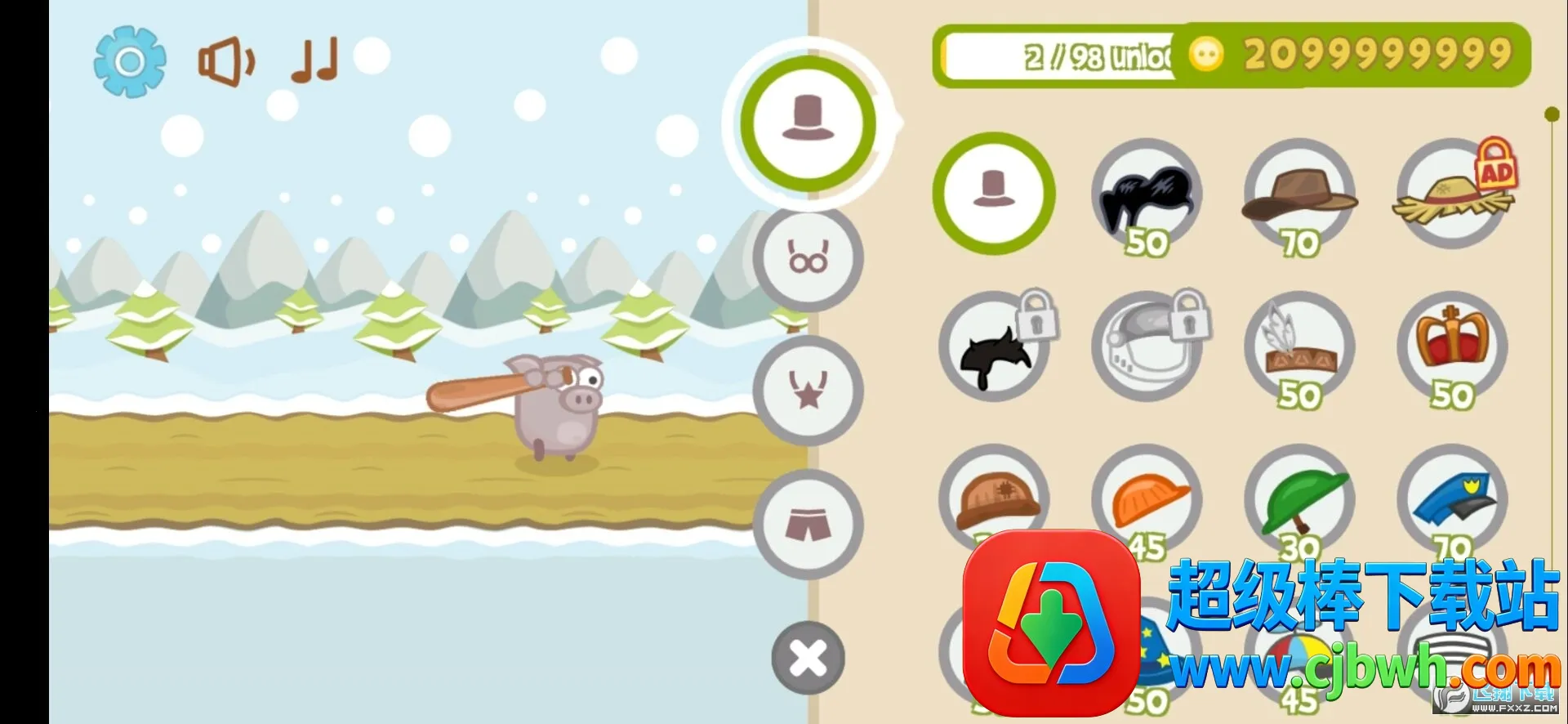Toggle music with the notes icon
The image size is (1568, 724).
click(x=314, y=61)
